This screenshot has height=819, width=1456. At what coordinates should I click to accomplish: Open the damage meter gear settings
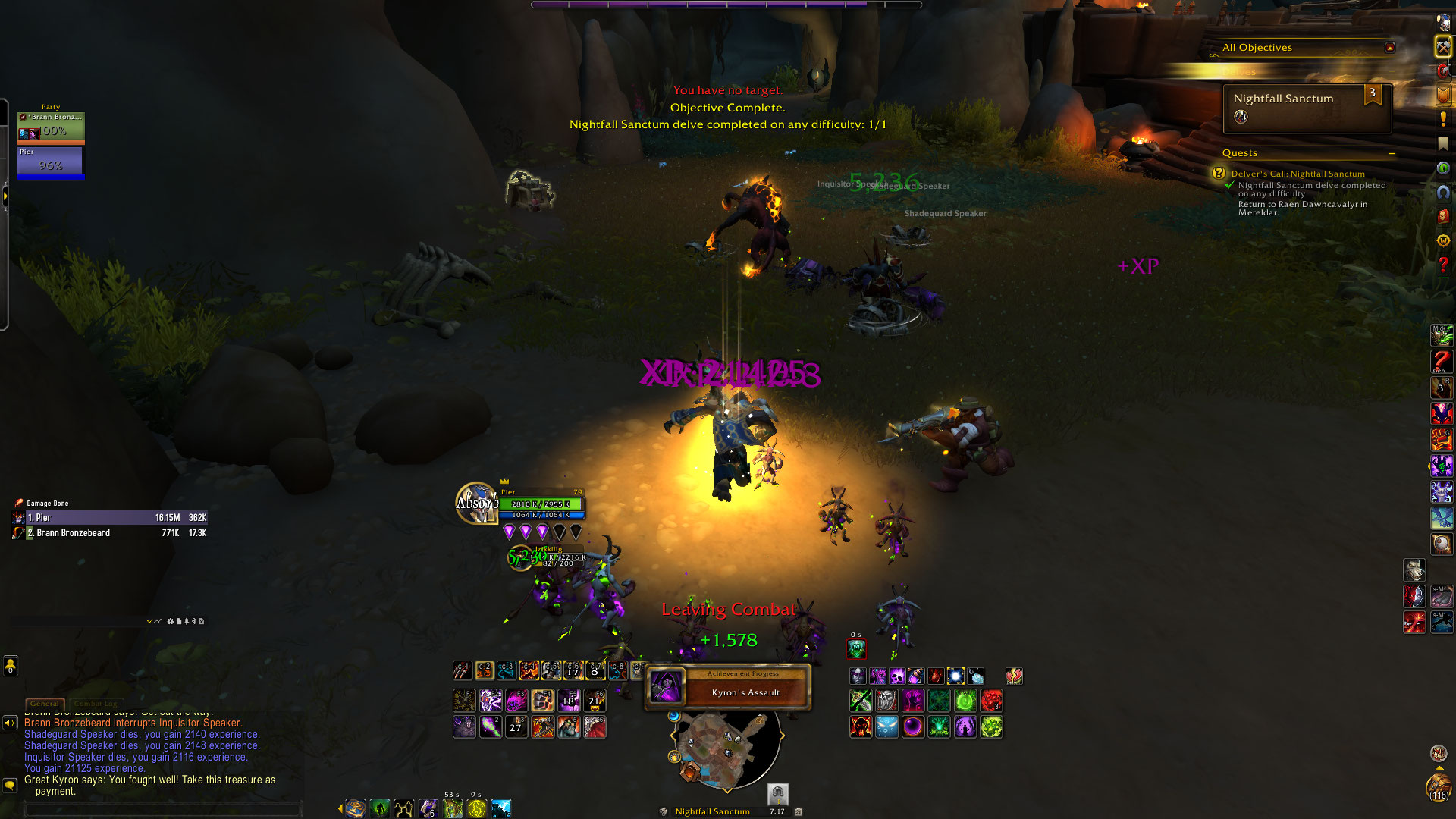(171, 621)
